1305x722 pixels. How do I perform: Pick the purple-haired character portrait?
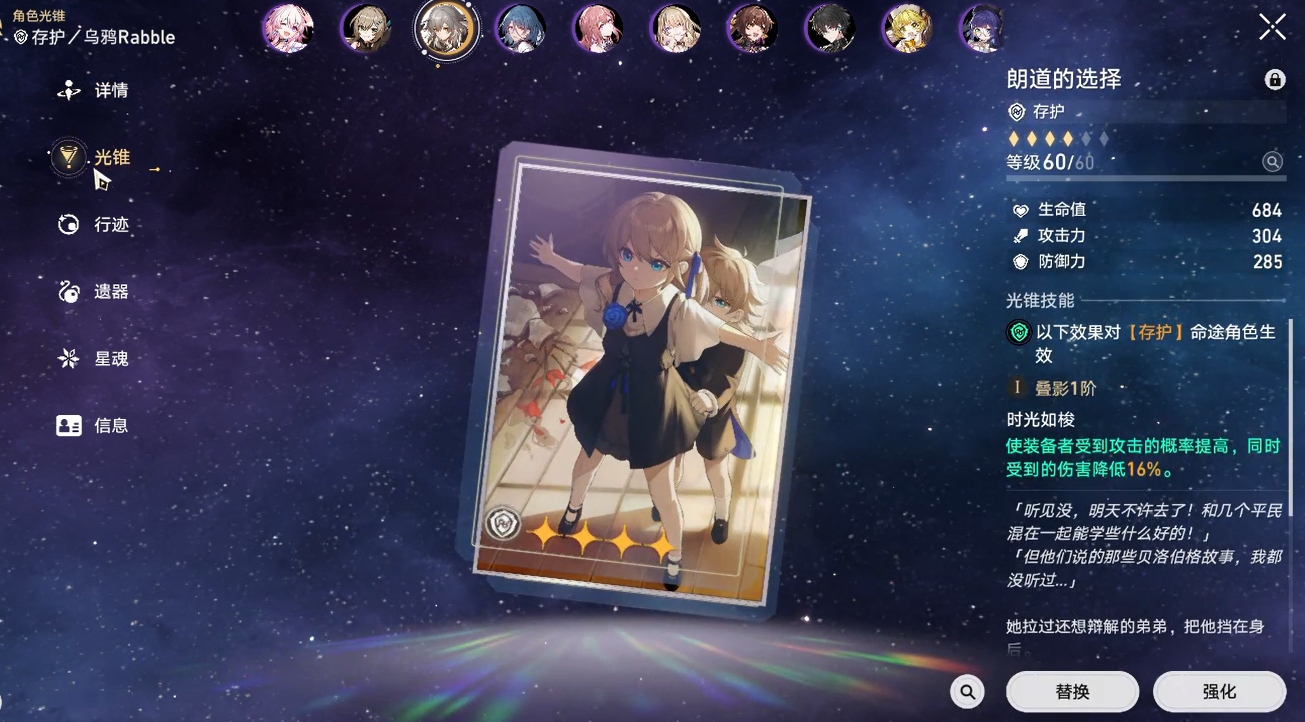[x=982, y=29]
